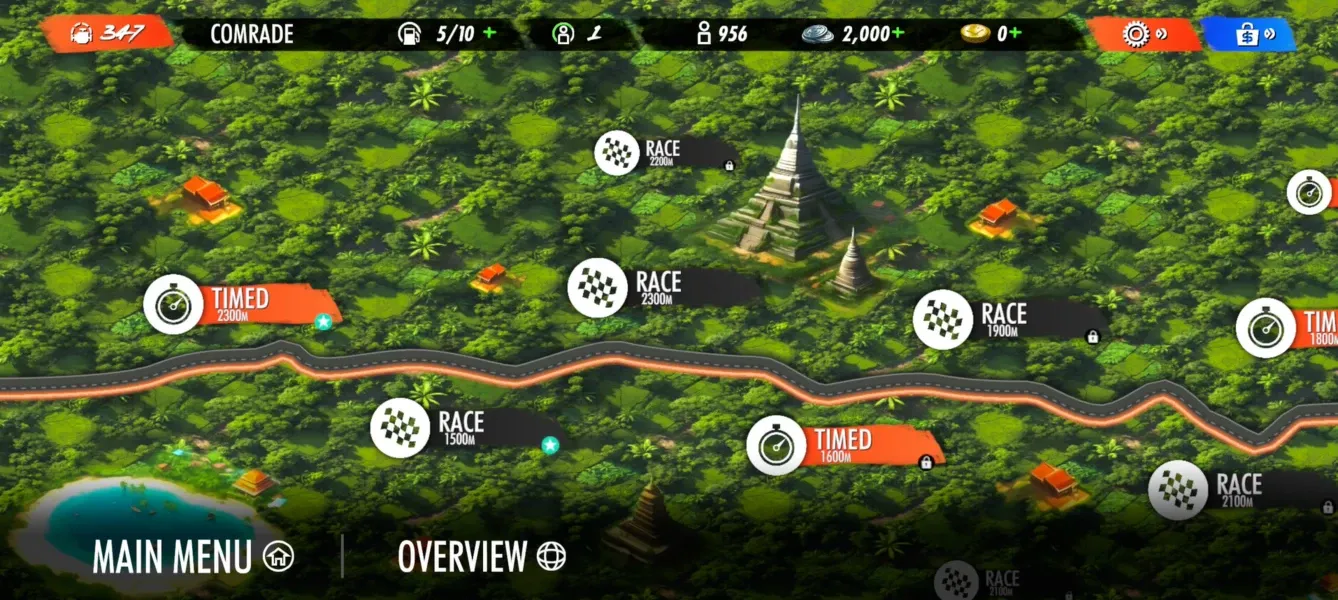1338x600 pixels.
Task: Open the Comrade player profile
Action: click(x=252, y=34)
